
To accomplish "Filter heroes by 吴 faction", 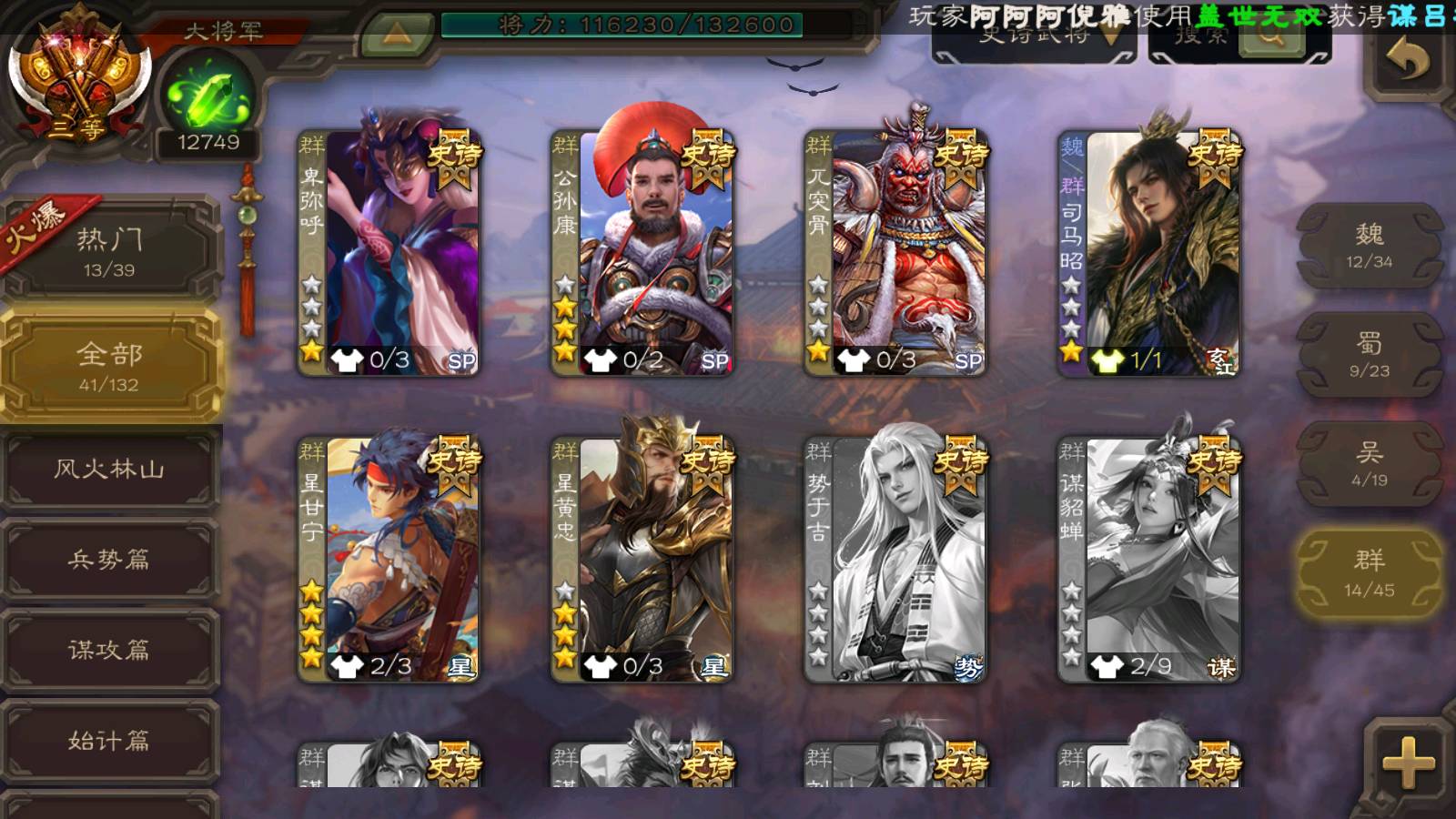I will tap(1369, 464).
